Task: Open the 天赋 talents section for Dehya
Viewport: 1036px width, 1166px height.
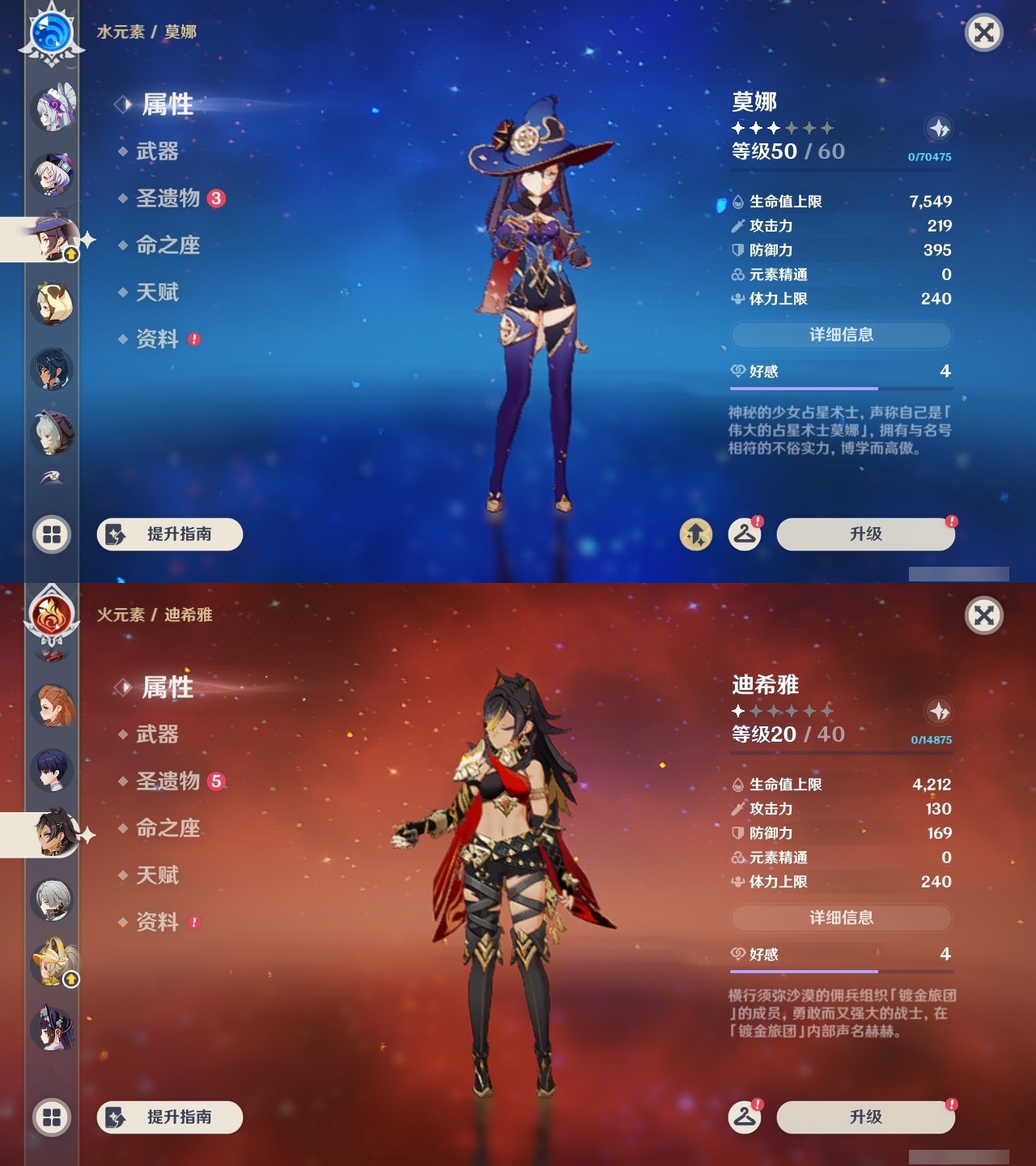Action: 159,875
